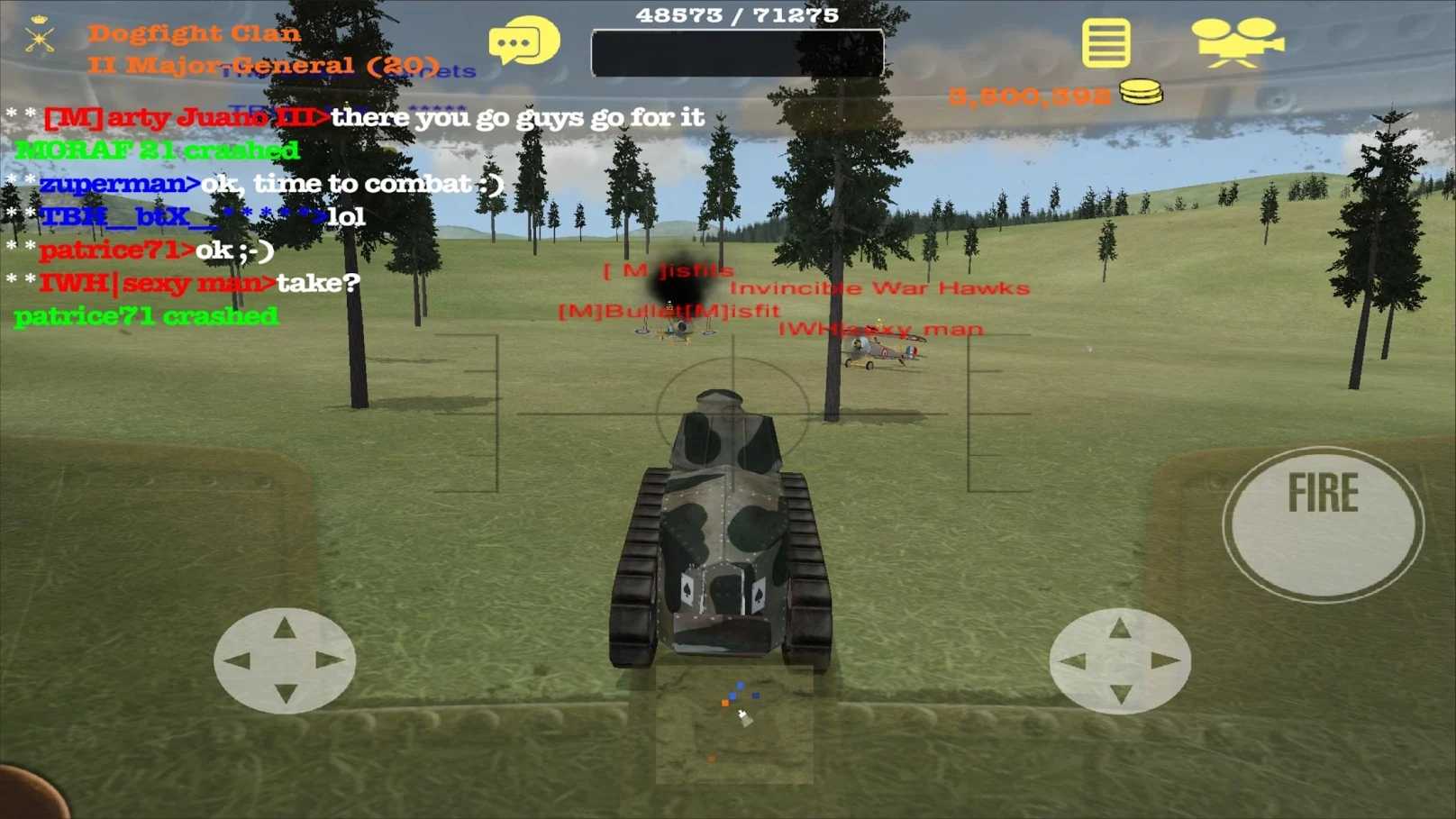Click the coin balance 3,500,592
Viewport: 1456px width, 819px height.
point(1032,93)
